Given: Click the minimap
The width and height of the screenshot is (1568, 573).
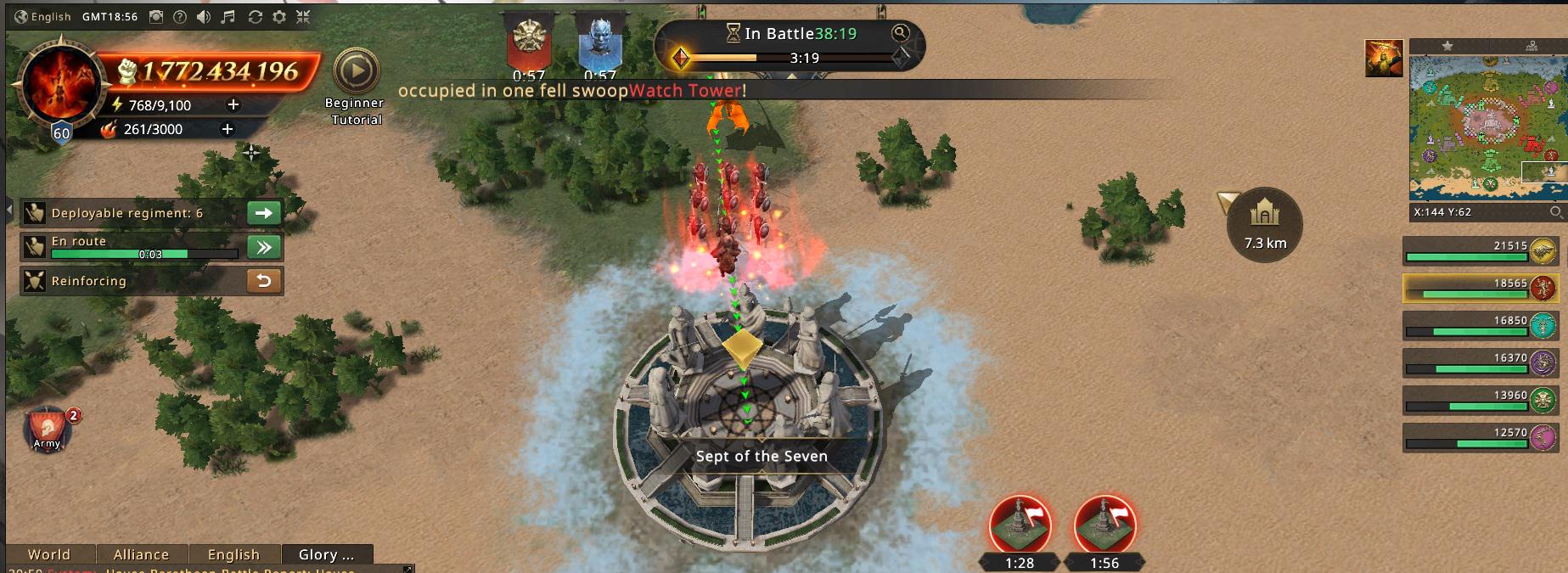Looking at the screenshot, I should click(1486, 127).
